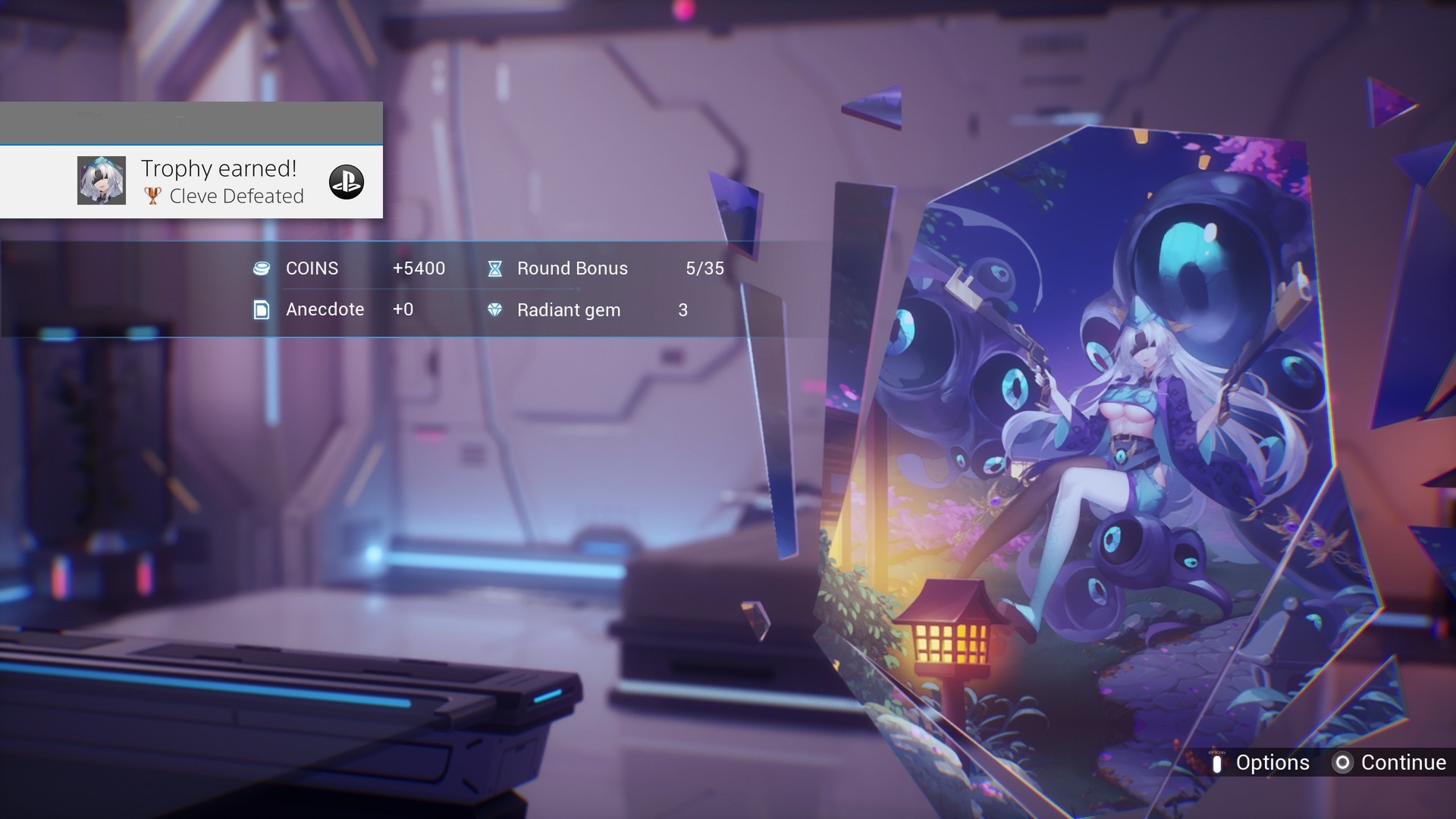Continue past the results screen

click(x=1389, y=763)
